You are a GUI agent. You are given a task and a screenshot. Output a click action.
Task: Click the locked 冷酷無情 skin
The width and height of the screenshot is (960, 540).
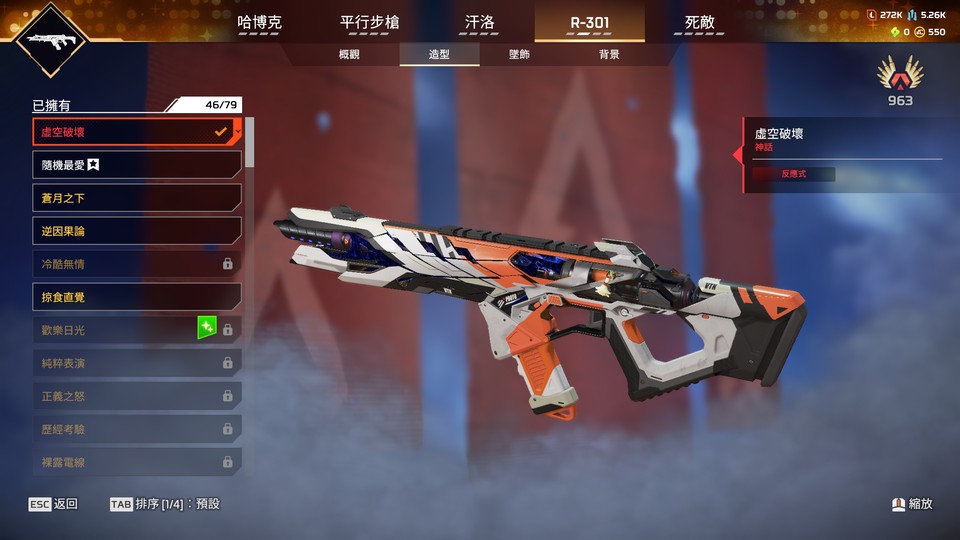click(x=136, y=264)
